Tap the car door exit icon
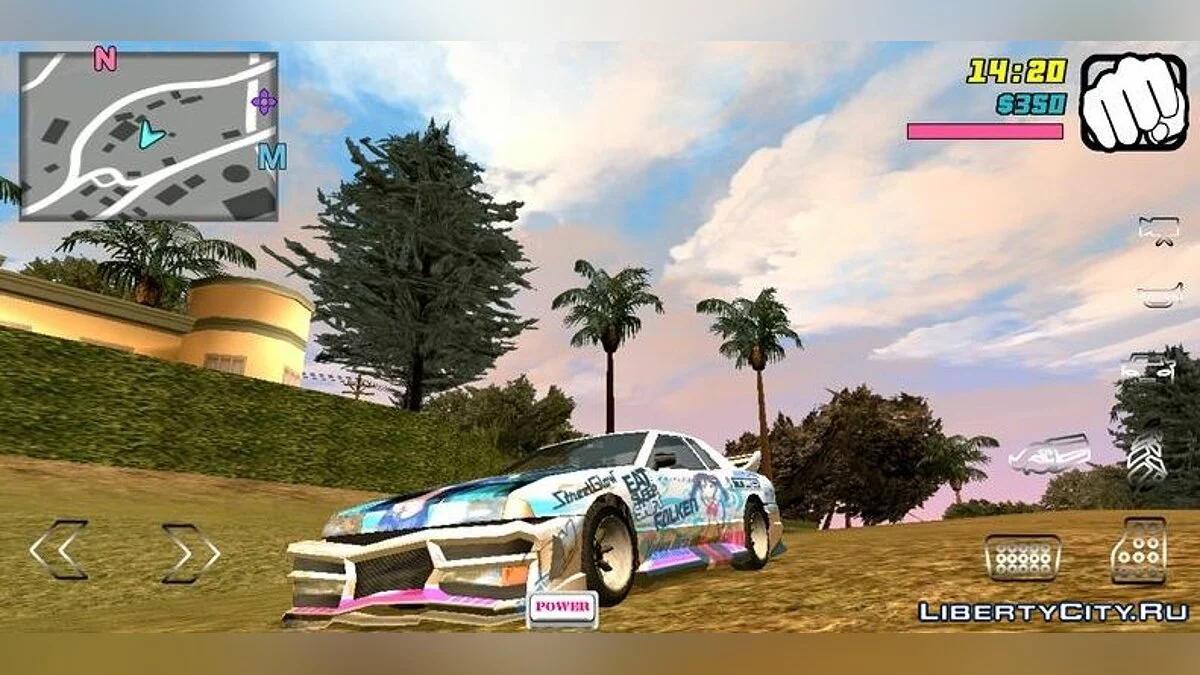Viewport: 1200px width, 675px height. click(x=1146, y=367)
